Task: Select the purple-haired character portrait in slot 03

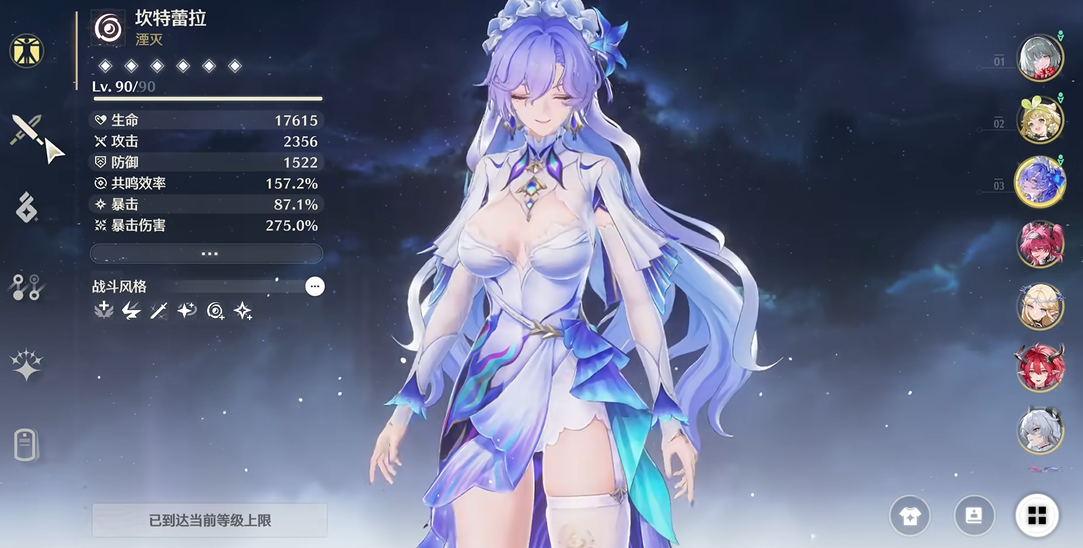Action: click(x=1040, y=182)
